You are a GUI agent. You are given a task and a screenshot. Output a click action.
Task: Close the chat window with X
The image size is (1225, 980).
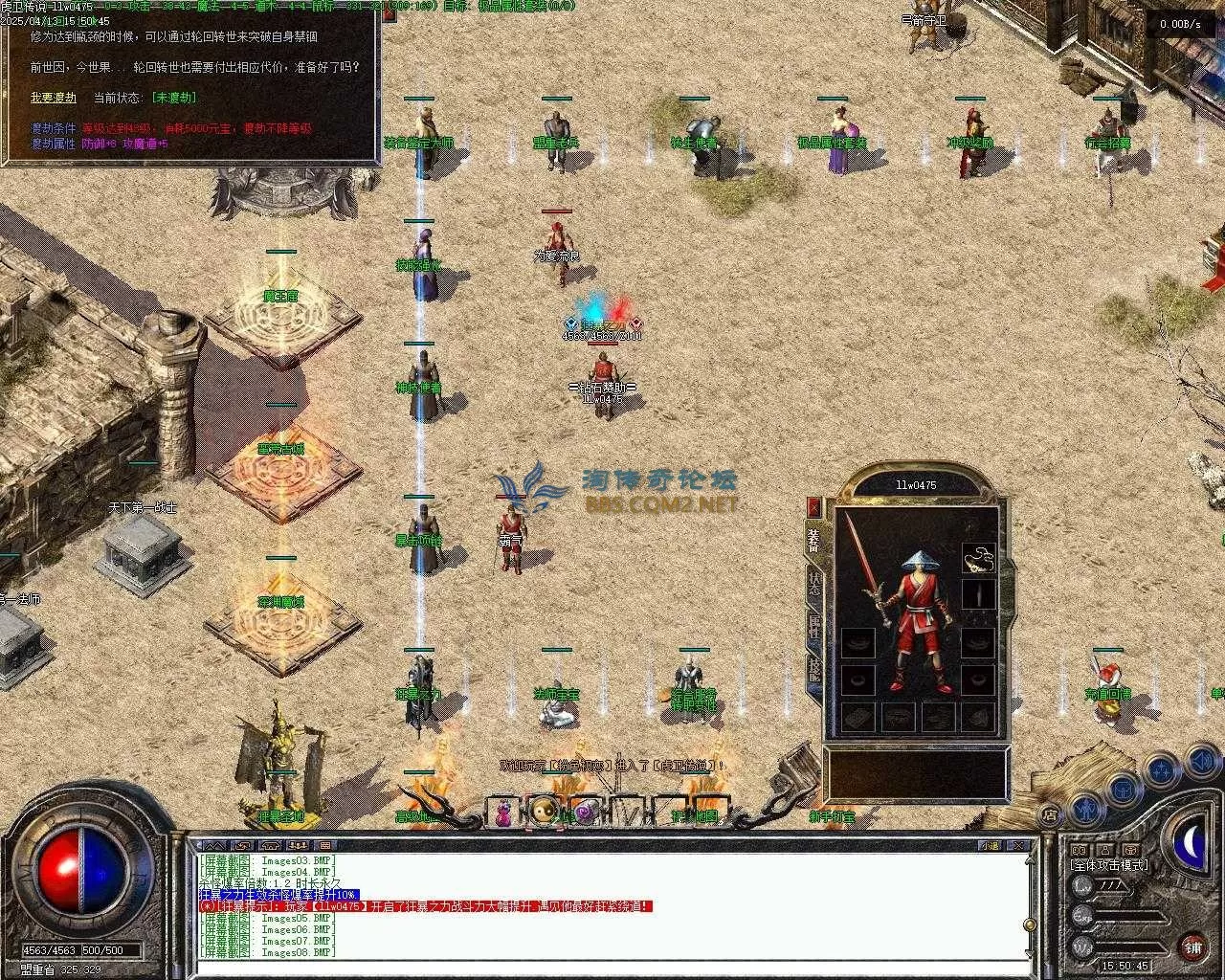click(x=1021, y=846)
